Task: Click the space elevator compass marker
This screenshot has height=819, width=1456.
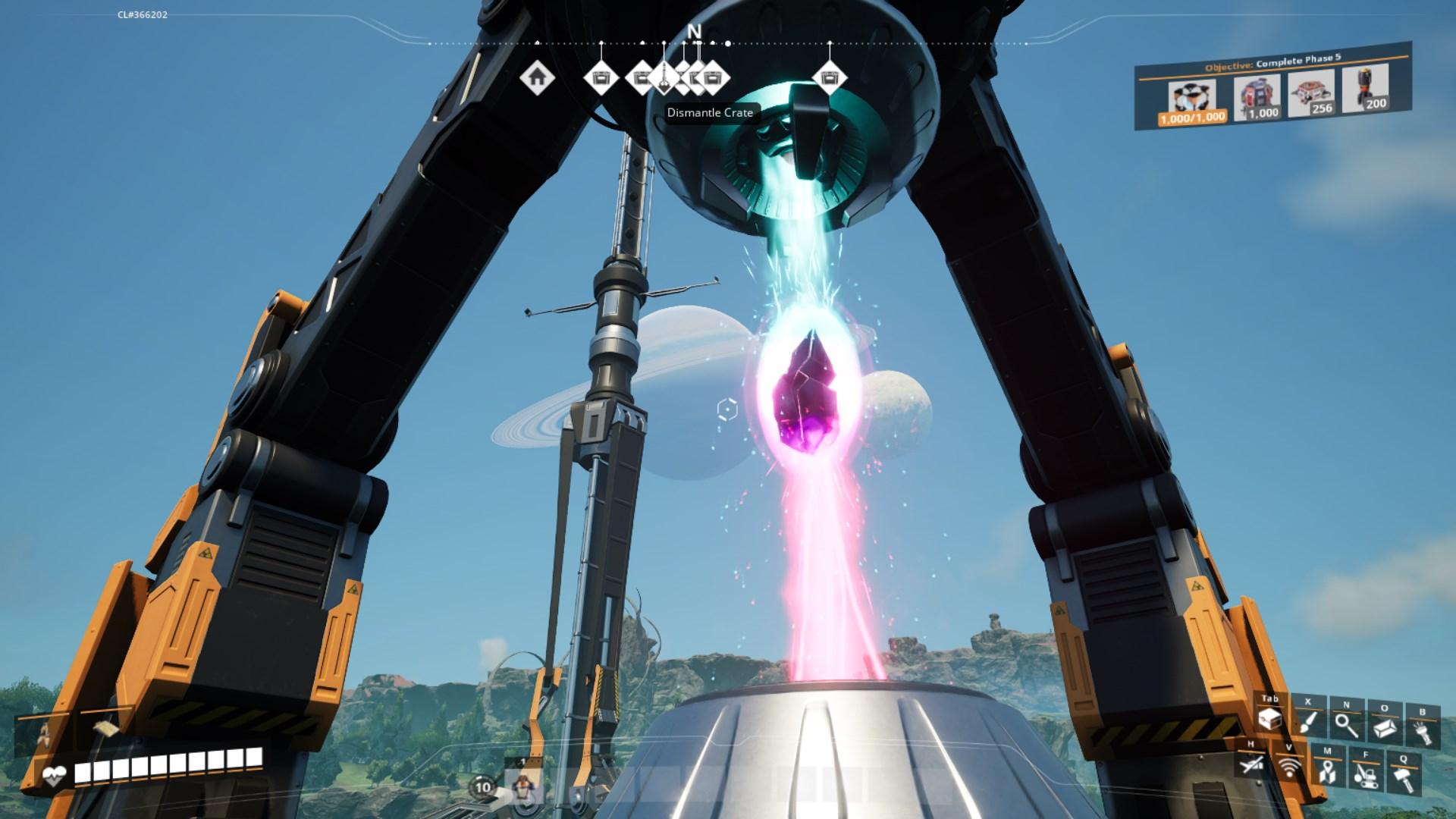Action: [664, 77]
